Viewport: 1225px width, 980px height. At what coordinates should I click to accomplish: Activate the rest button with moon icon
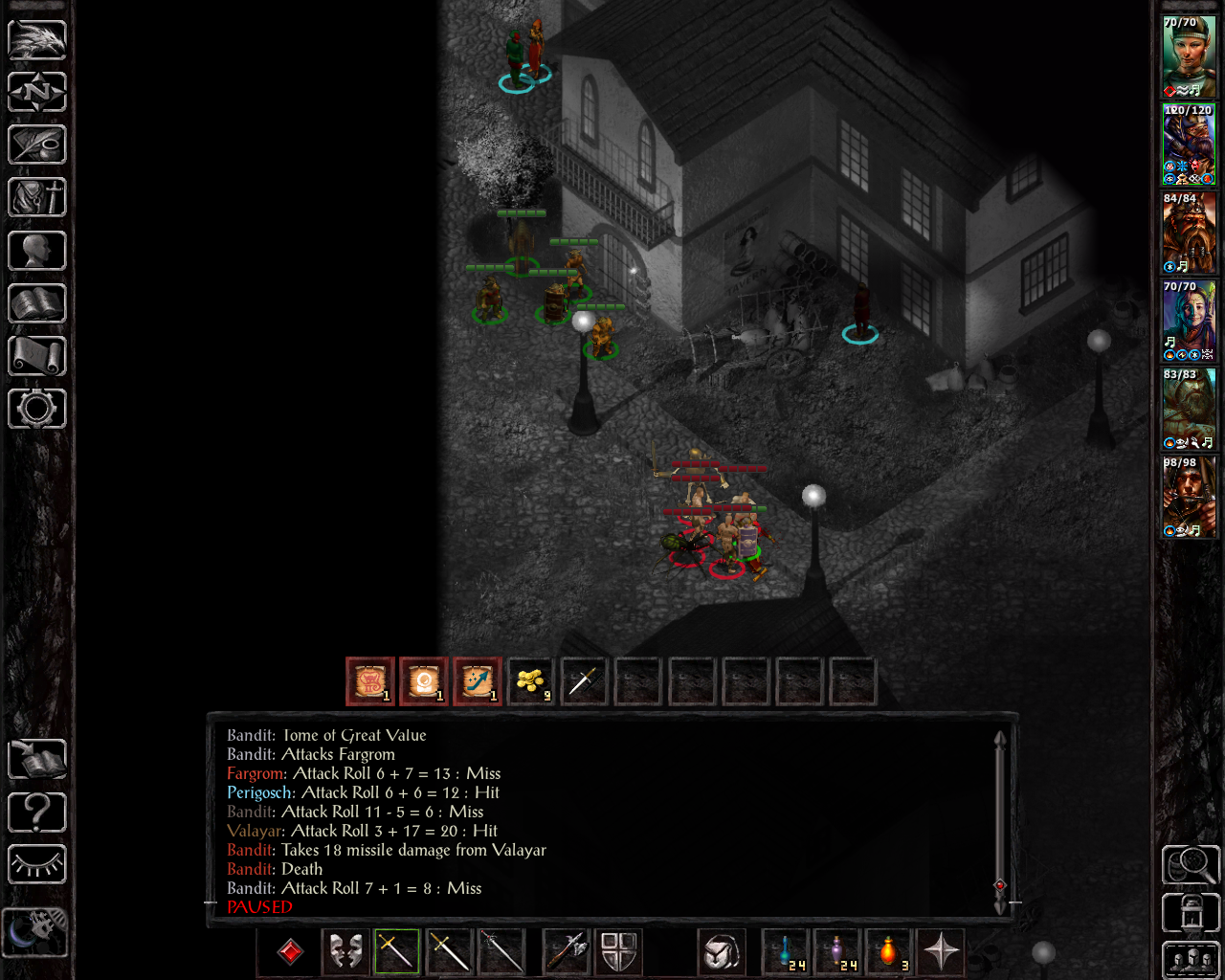click(34, 931)
